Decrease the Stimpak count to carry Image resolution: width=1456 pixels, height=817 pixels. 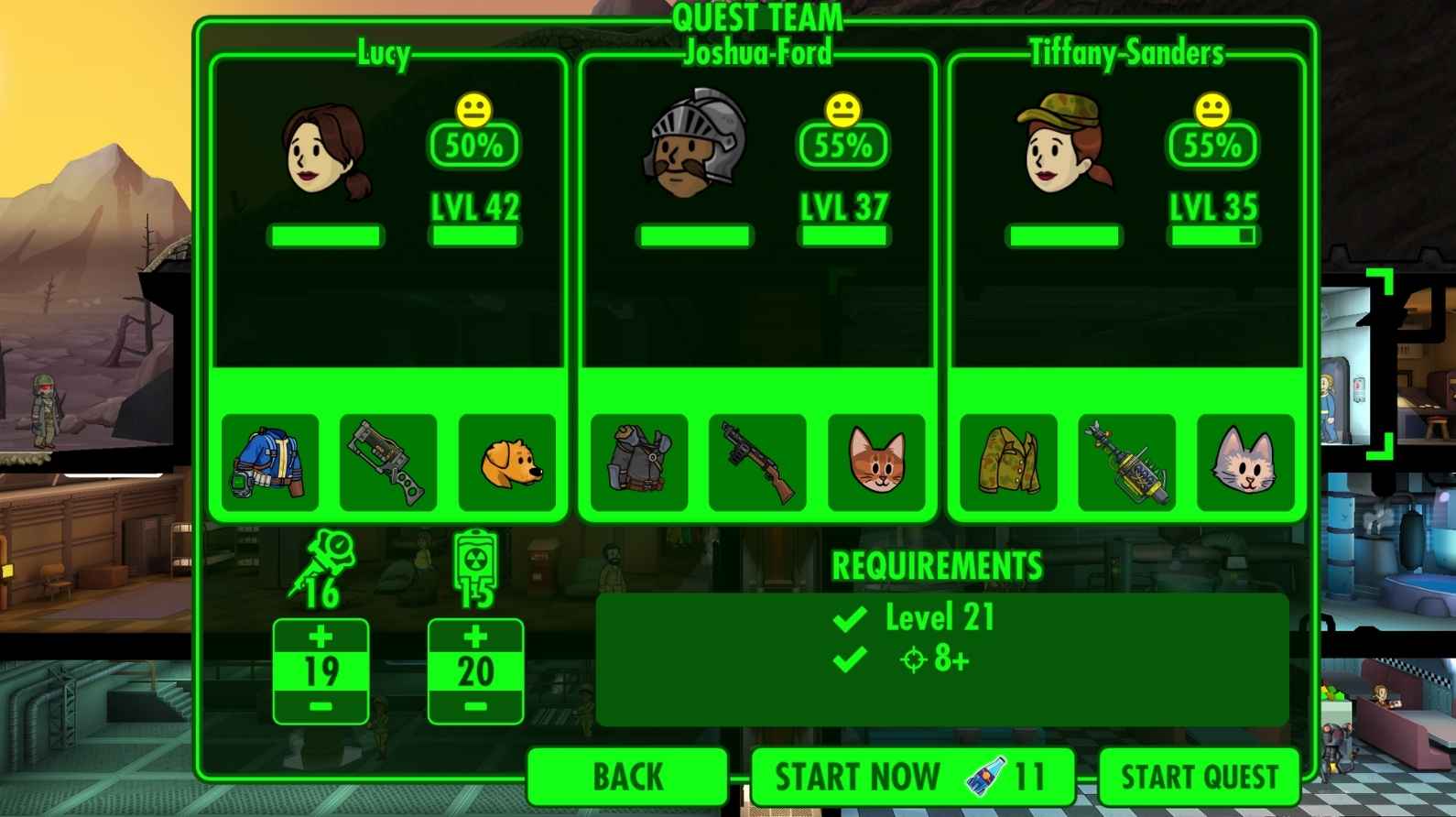321,707
